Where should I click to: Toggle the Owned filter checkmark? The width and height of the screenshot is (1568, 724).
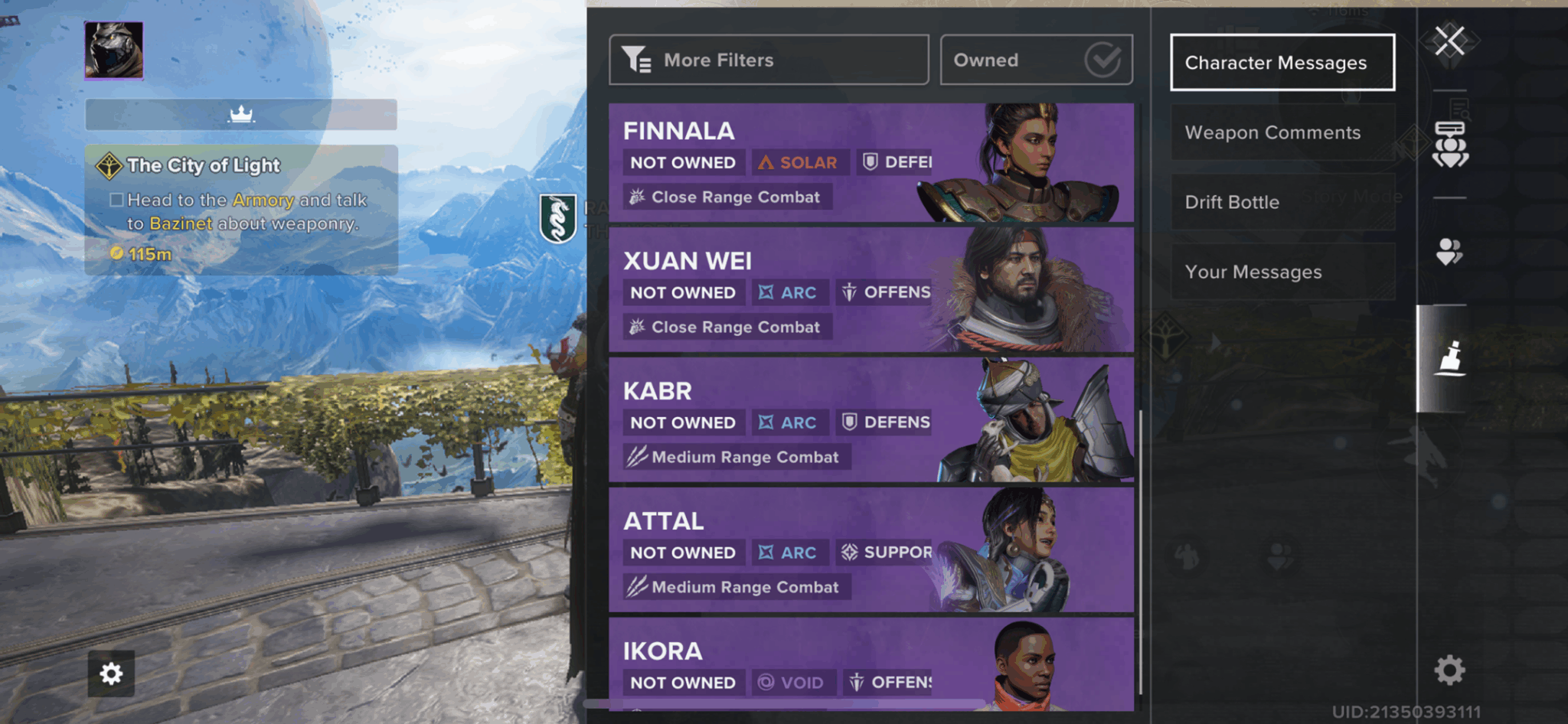[x=1102, y=59]
